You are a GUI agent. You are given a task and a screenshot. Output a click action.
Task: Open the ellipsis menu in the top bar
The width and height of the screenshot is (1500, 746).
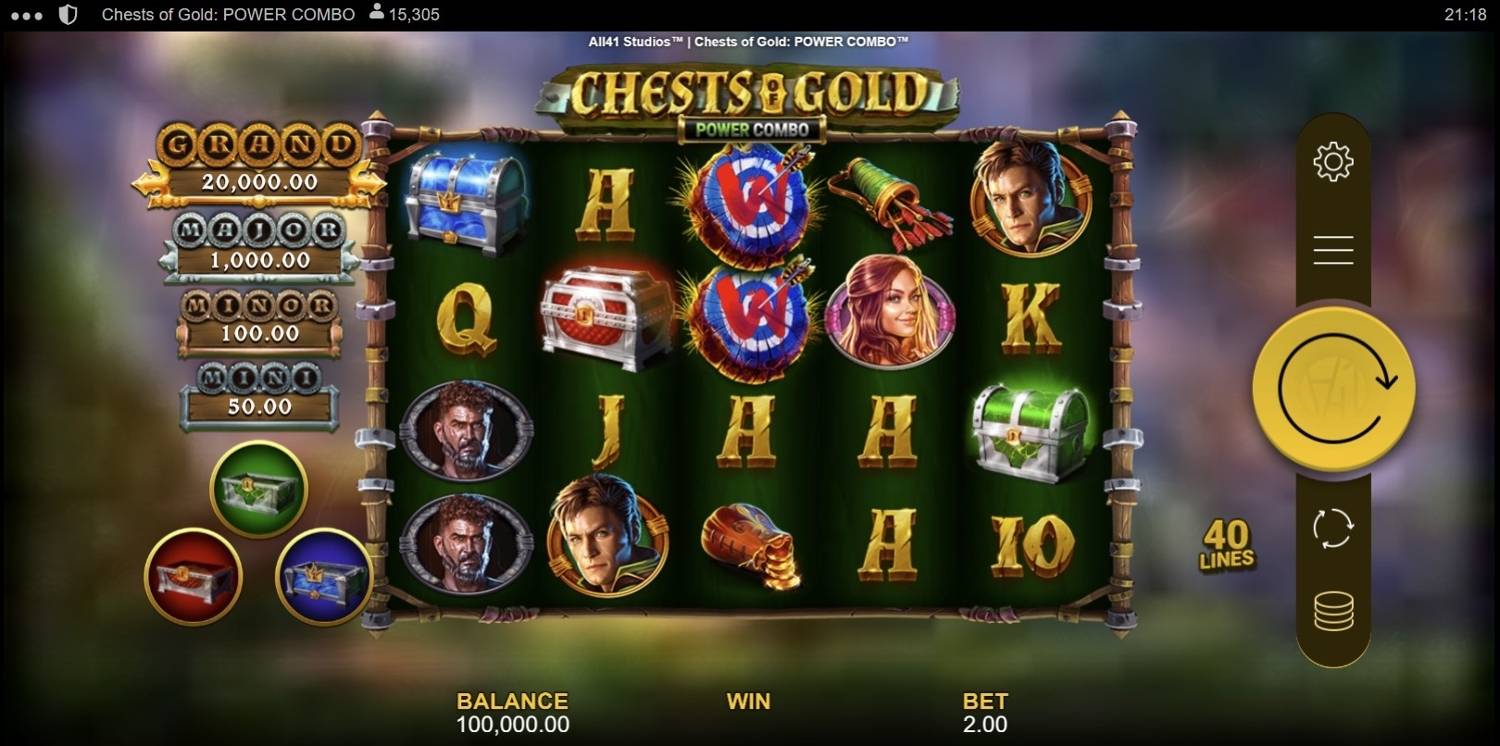(25, 14)
